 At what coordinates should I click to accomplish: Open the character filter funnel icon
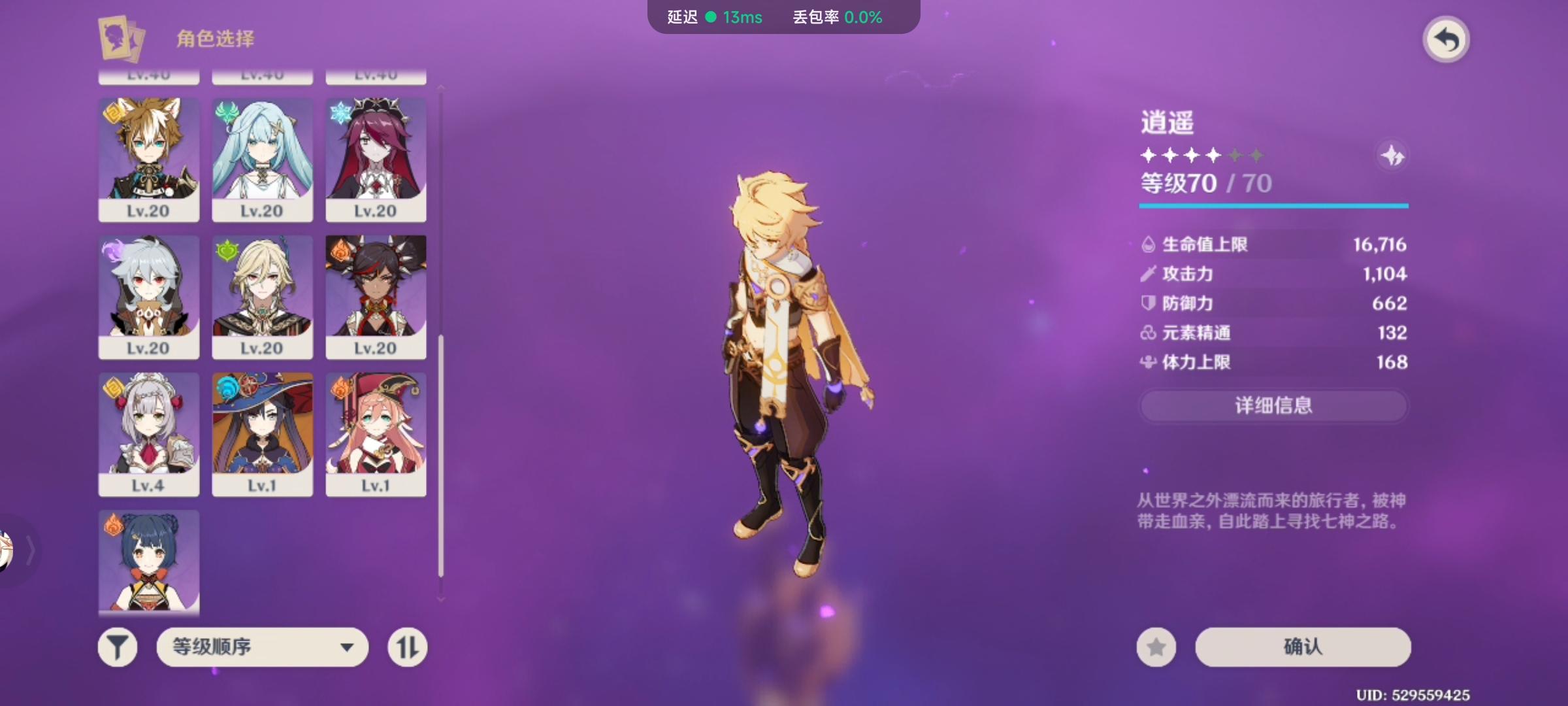coord(118,647)
